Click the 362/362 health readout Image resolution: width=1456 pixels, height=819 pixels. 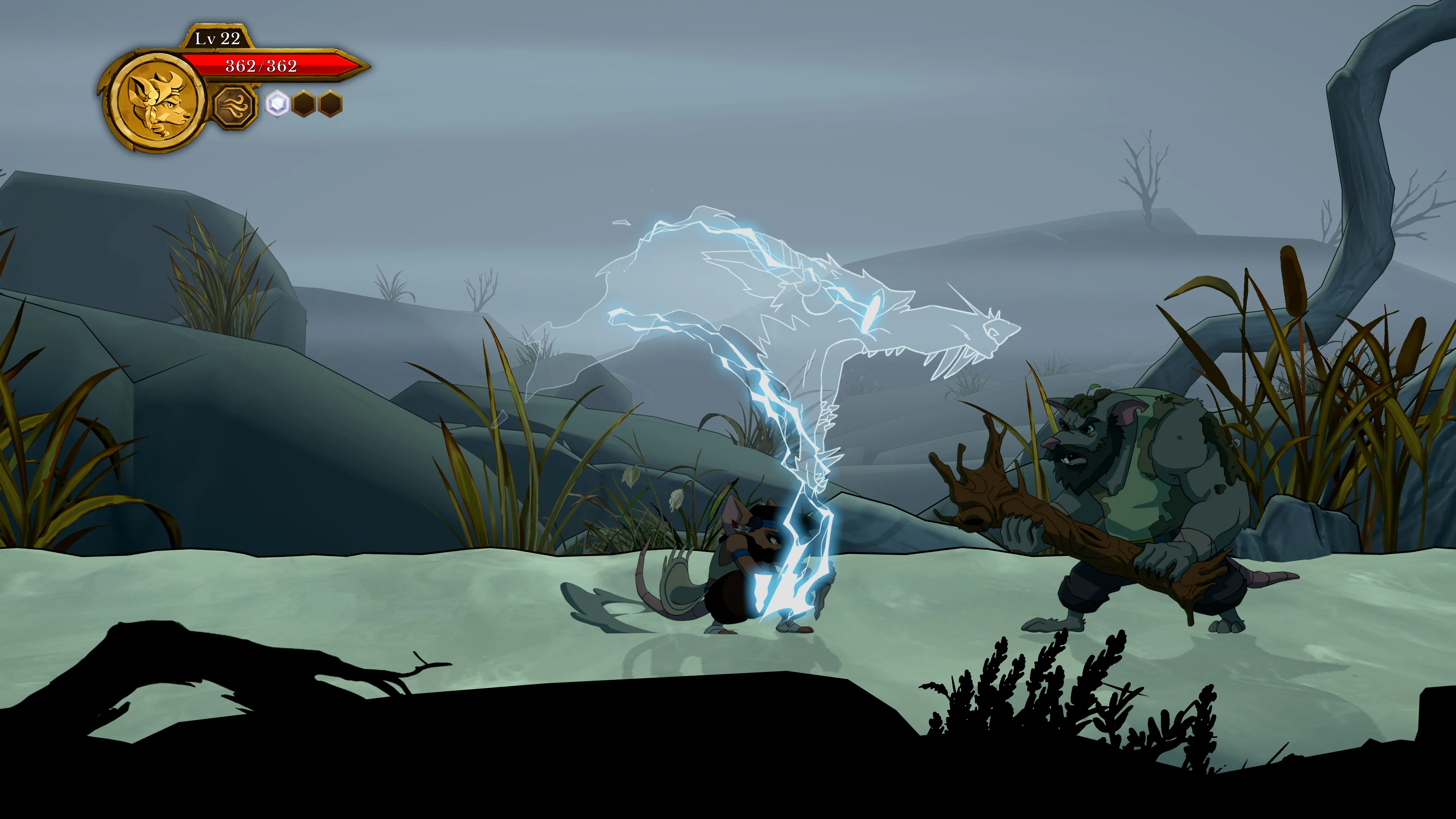[x=261, y=67]
